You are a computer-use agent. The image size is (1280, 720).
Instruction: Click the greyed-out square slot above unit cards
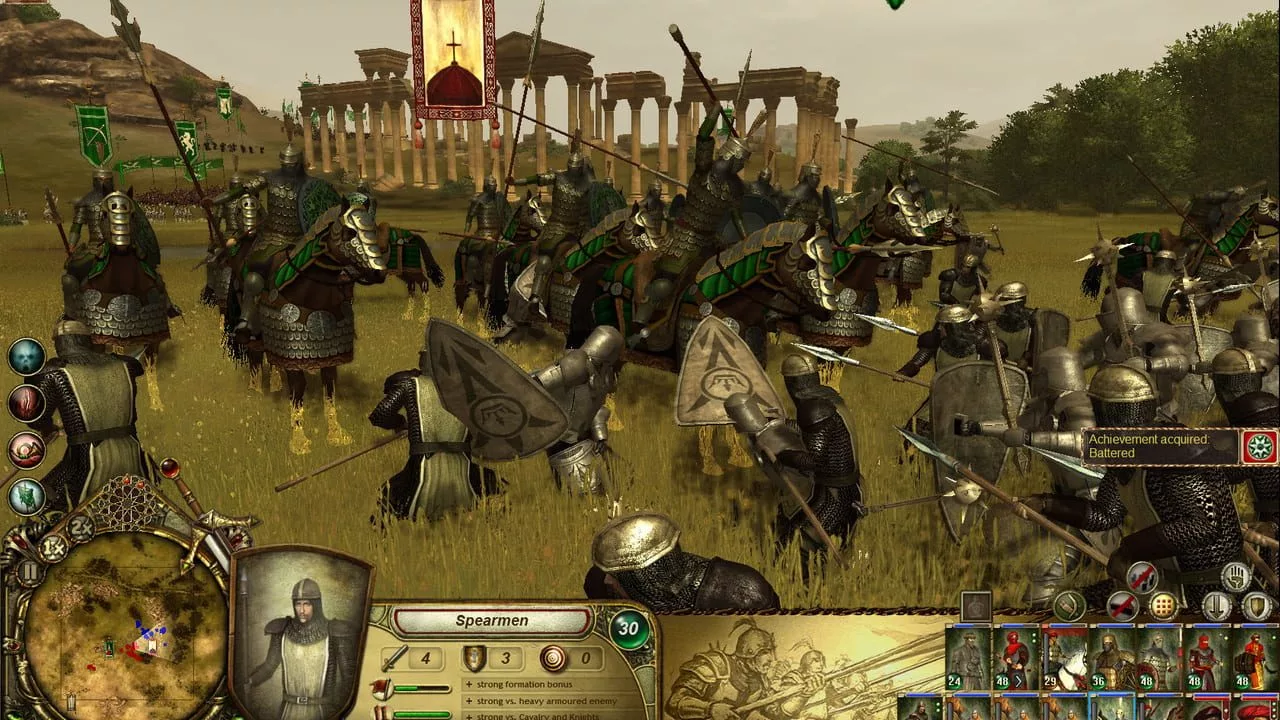coord(976,606)
